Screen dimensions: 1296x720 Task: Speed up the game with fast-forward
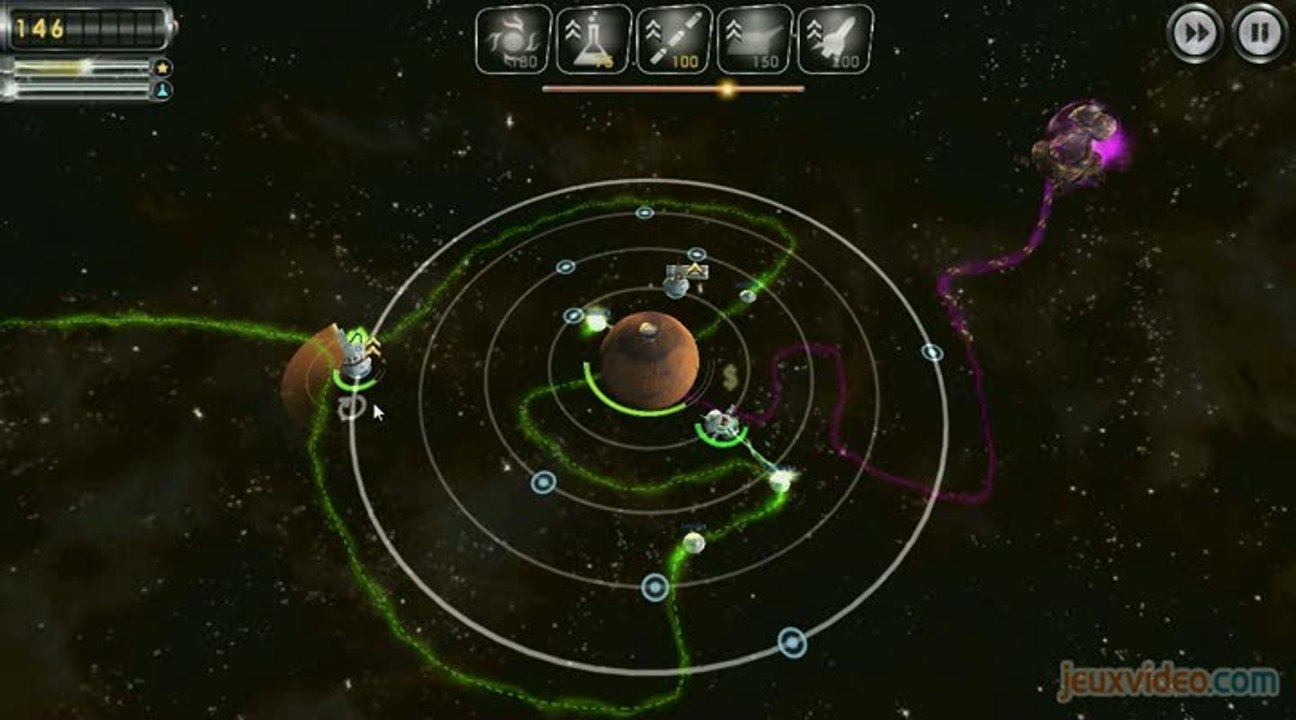1195,34
